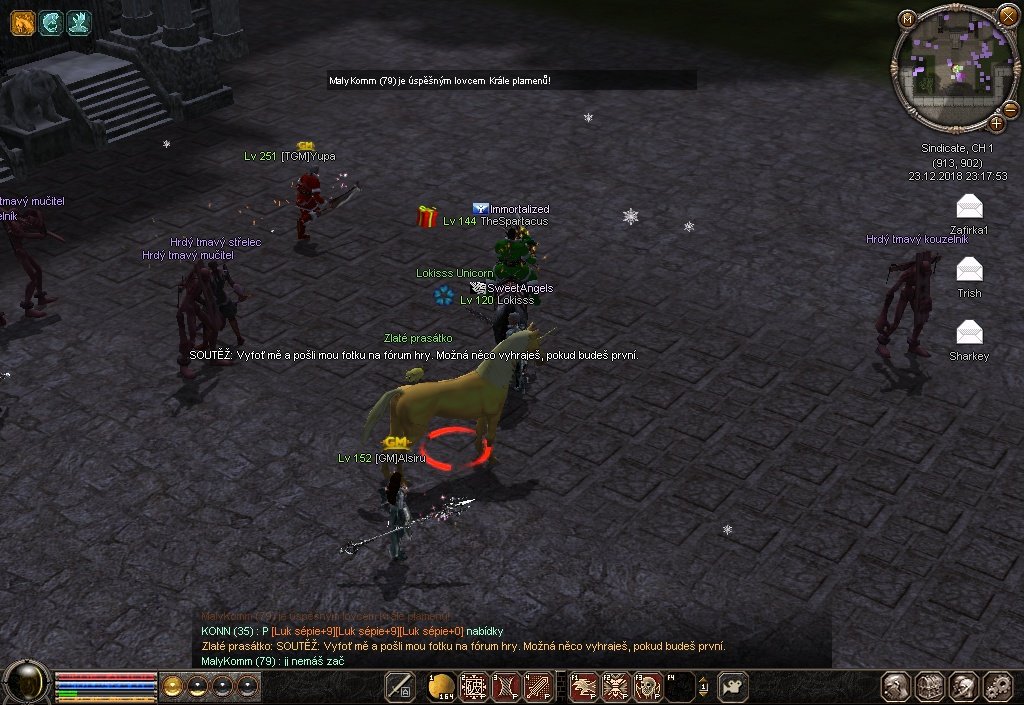
Task: Open the system options gear icon
Action: [999, 686]
